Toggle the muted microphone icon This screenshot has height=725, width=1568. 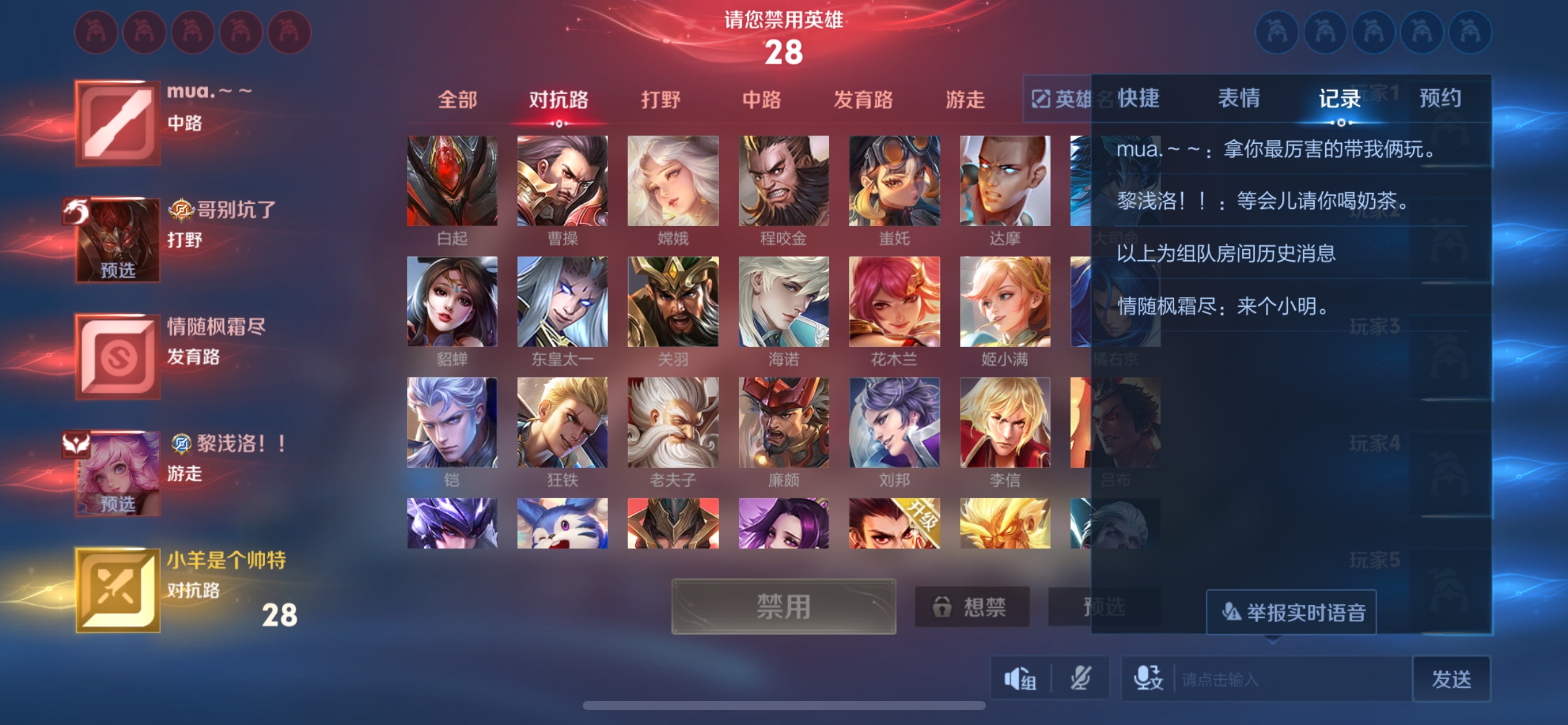(1080, 679)
